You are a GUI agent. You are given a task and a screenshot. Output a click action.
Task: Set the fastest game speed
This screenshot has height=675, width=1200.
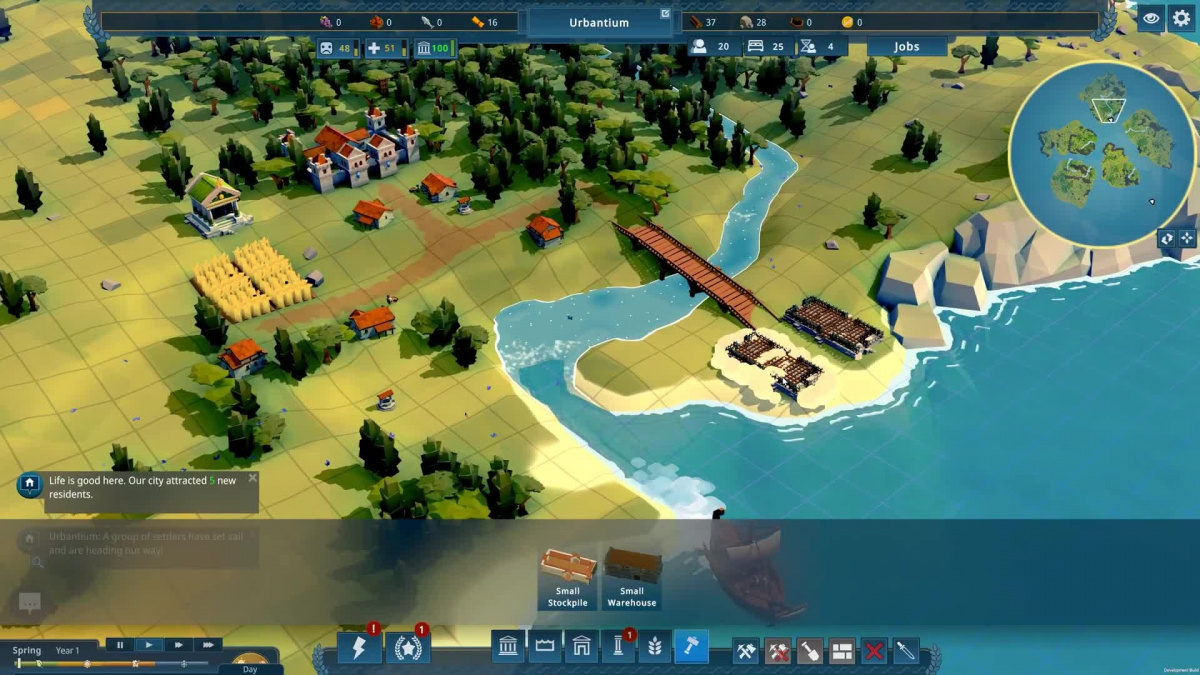click(x=207, y=645)
